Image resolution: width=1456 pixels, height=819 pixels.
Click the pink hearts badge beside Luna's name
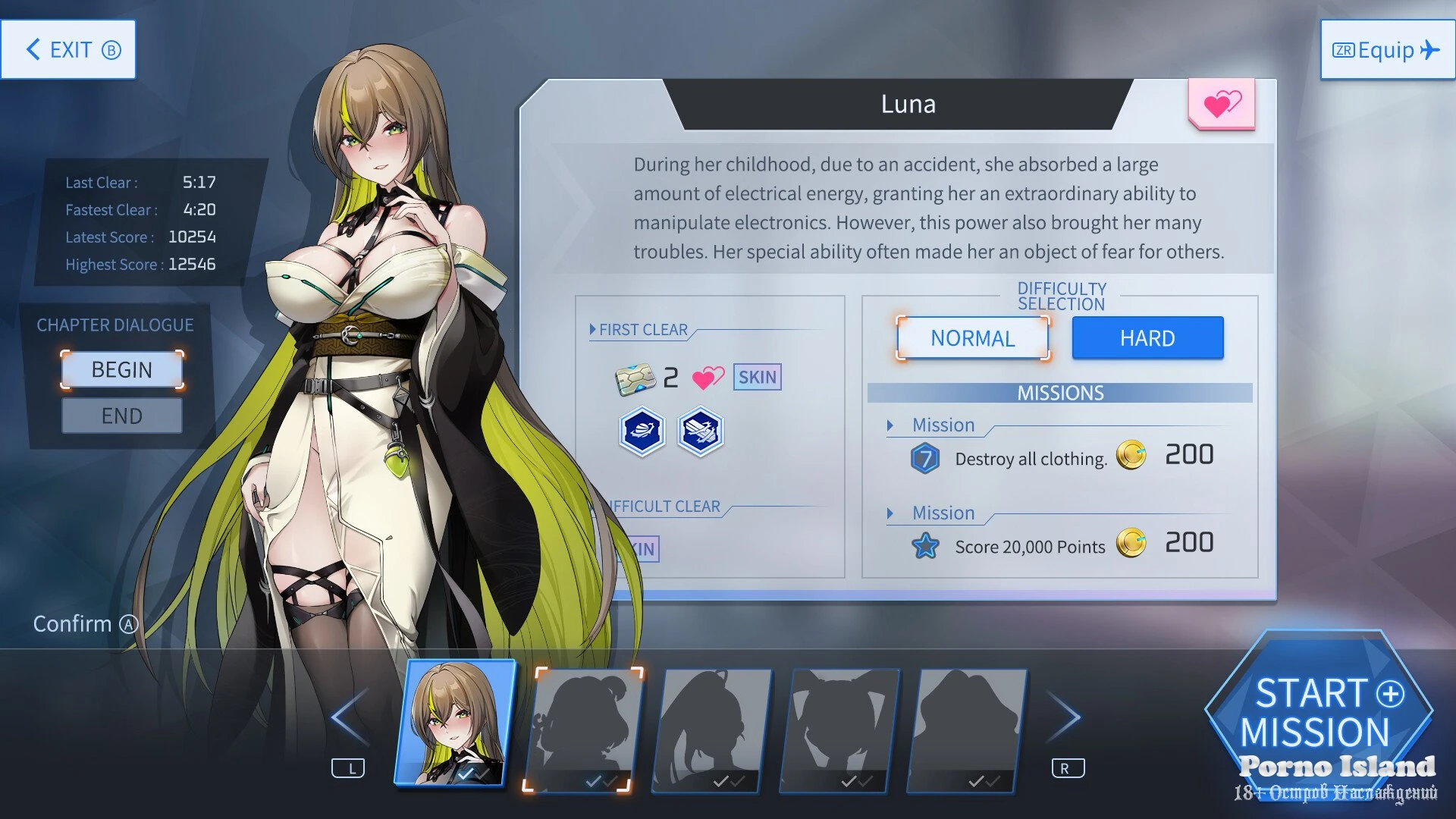[x=1222, y=104]
